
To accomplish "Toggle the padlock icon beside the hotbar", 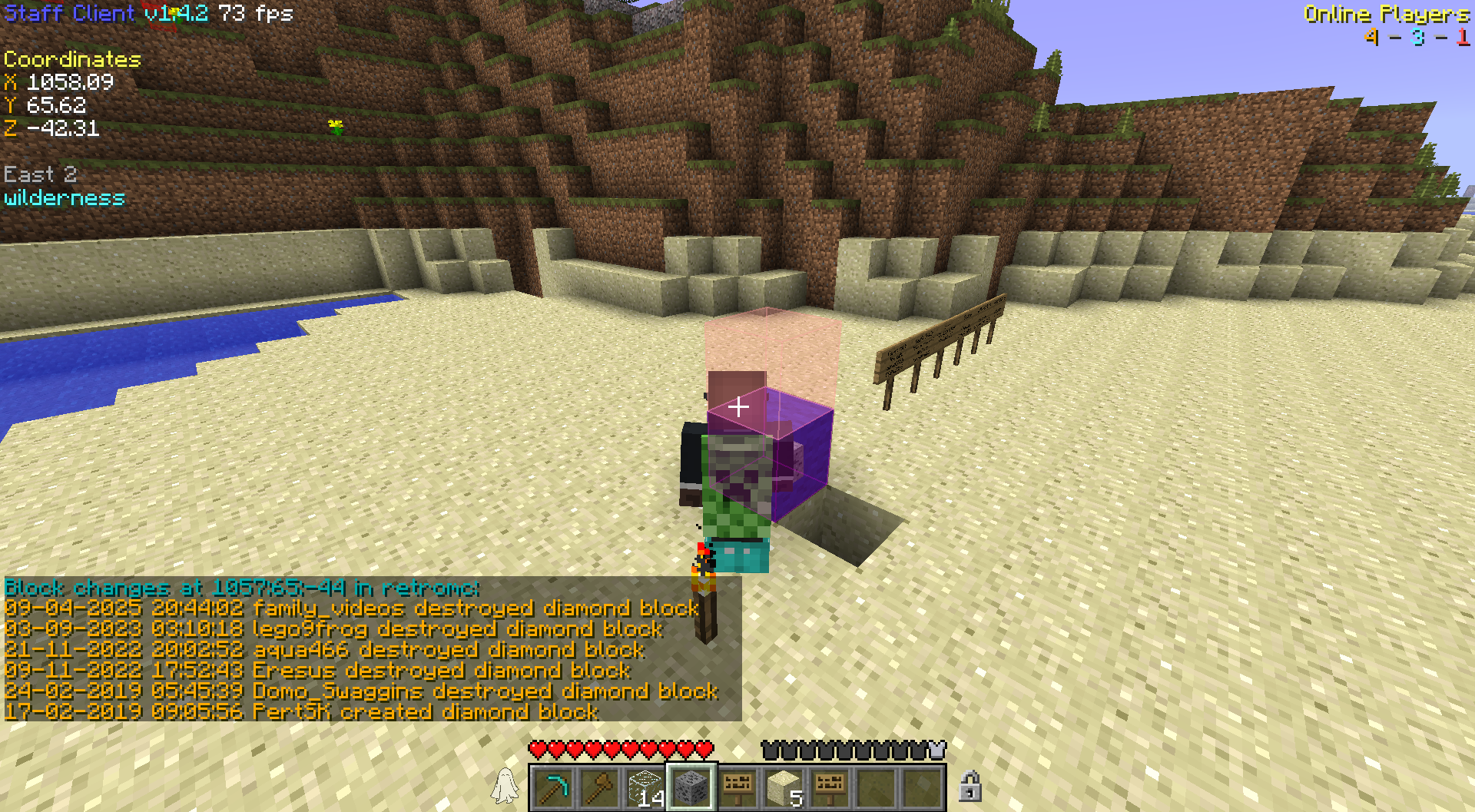I will coord(970,787).
